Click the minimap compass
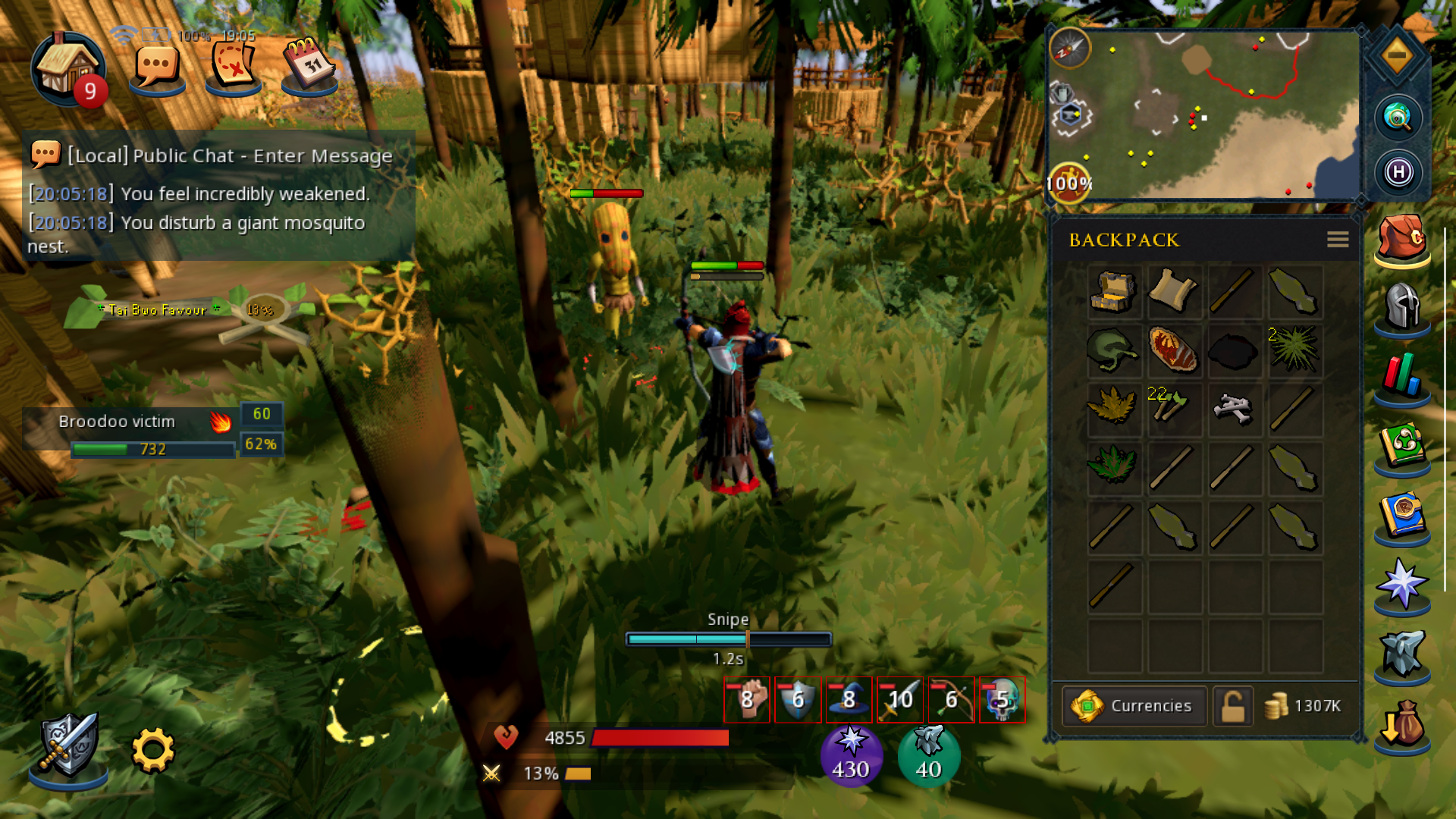The width and height of the screenshot is (1456, 819). point(1069,48)
